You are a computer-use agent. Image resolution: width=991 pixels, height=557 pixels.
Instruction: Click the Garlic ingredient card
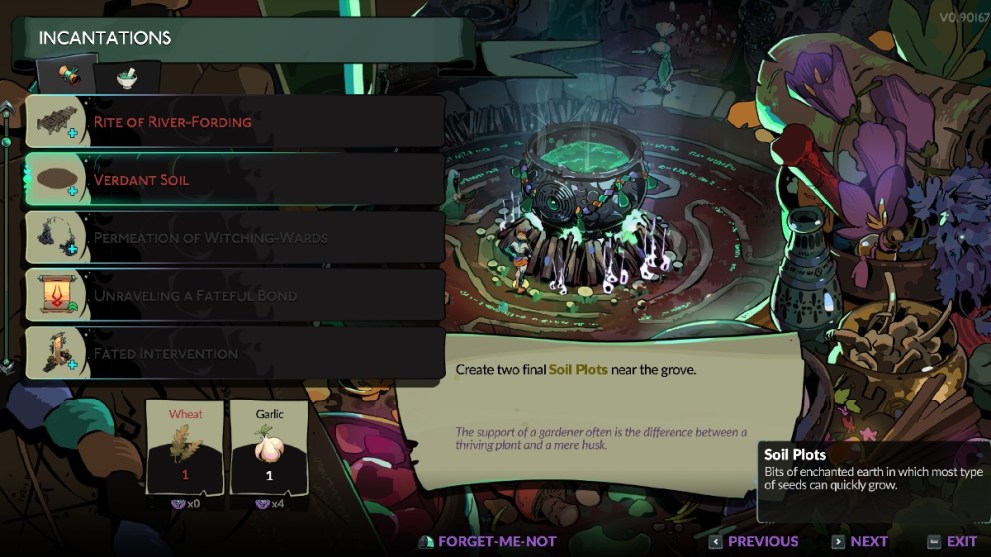tap(268, 446)
